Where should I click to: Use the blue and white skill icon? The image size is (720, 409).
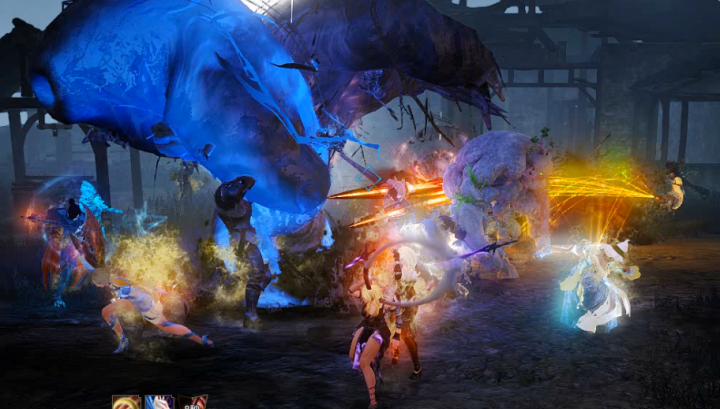[x=160, y=402]
